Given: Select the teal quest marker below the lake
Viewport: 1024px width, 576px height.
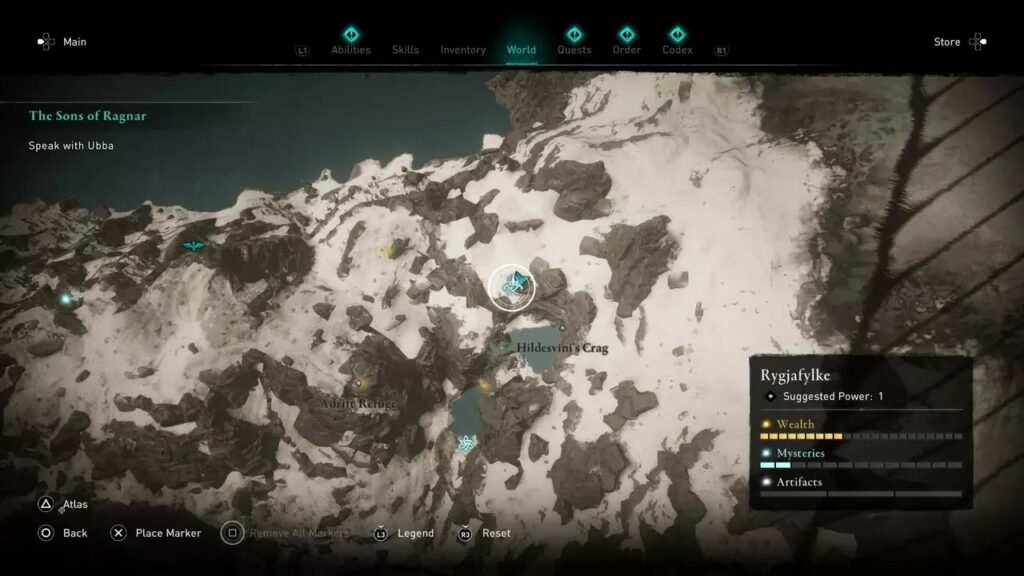Looking at the screenshot, I should pyautogui.click(x=465, y=443).
